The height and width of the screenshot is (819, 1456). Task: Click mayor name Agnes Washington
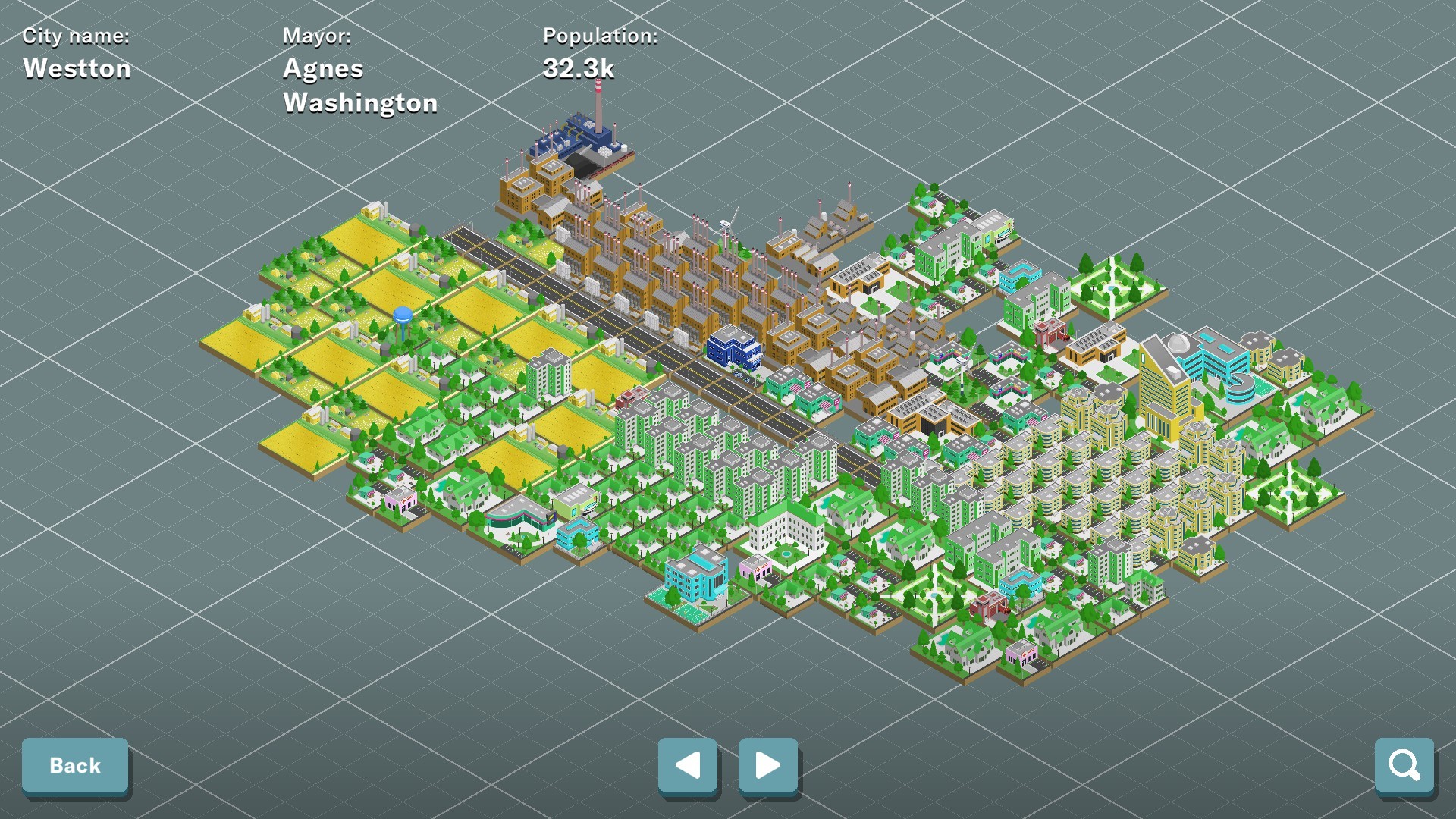coord(359,86)
